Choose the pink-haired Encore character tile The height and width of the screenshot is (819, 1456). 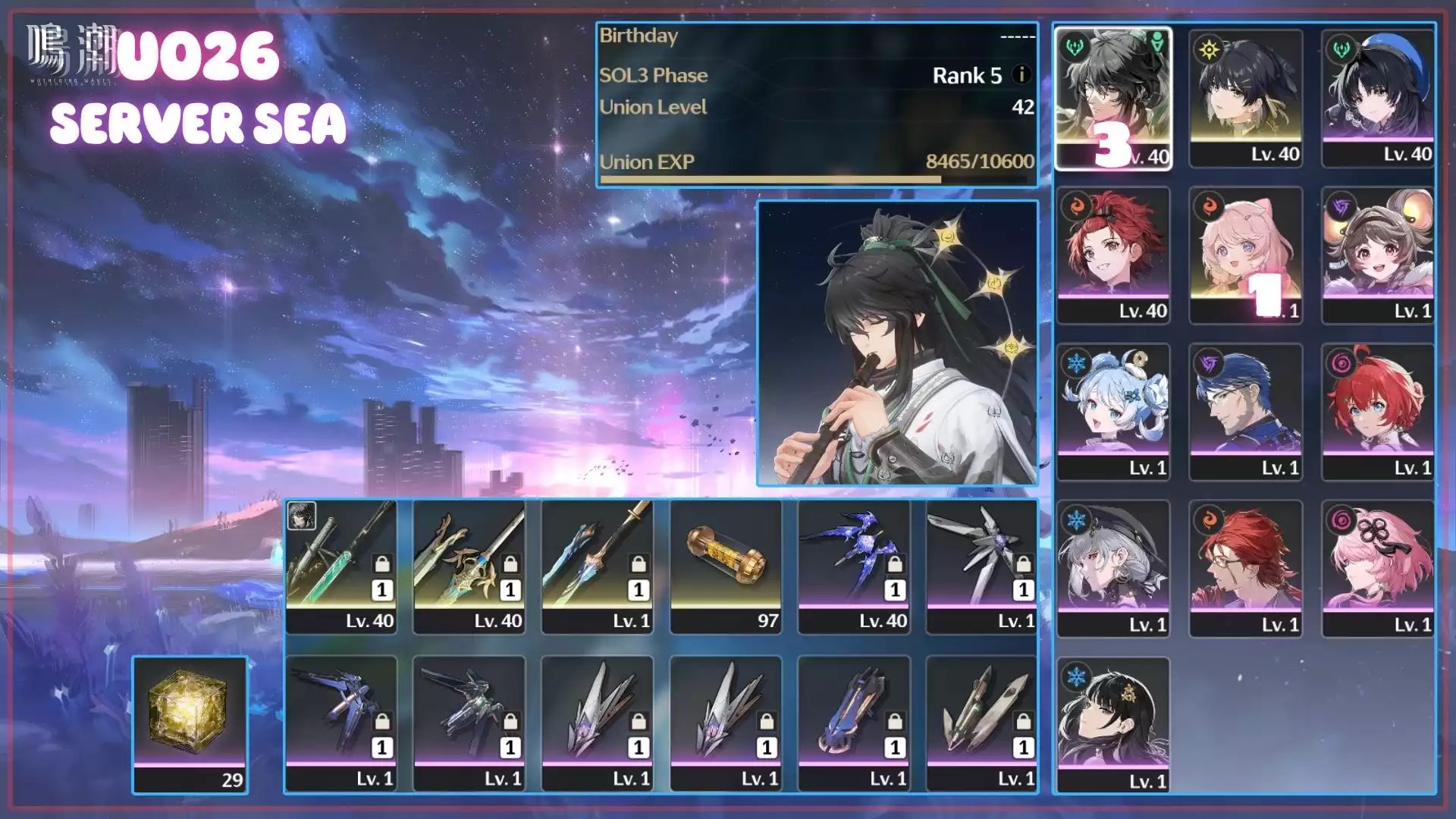[x=1245, y=254]
